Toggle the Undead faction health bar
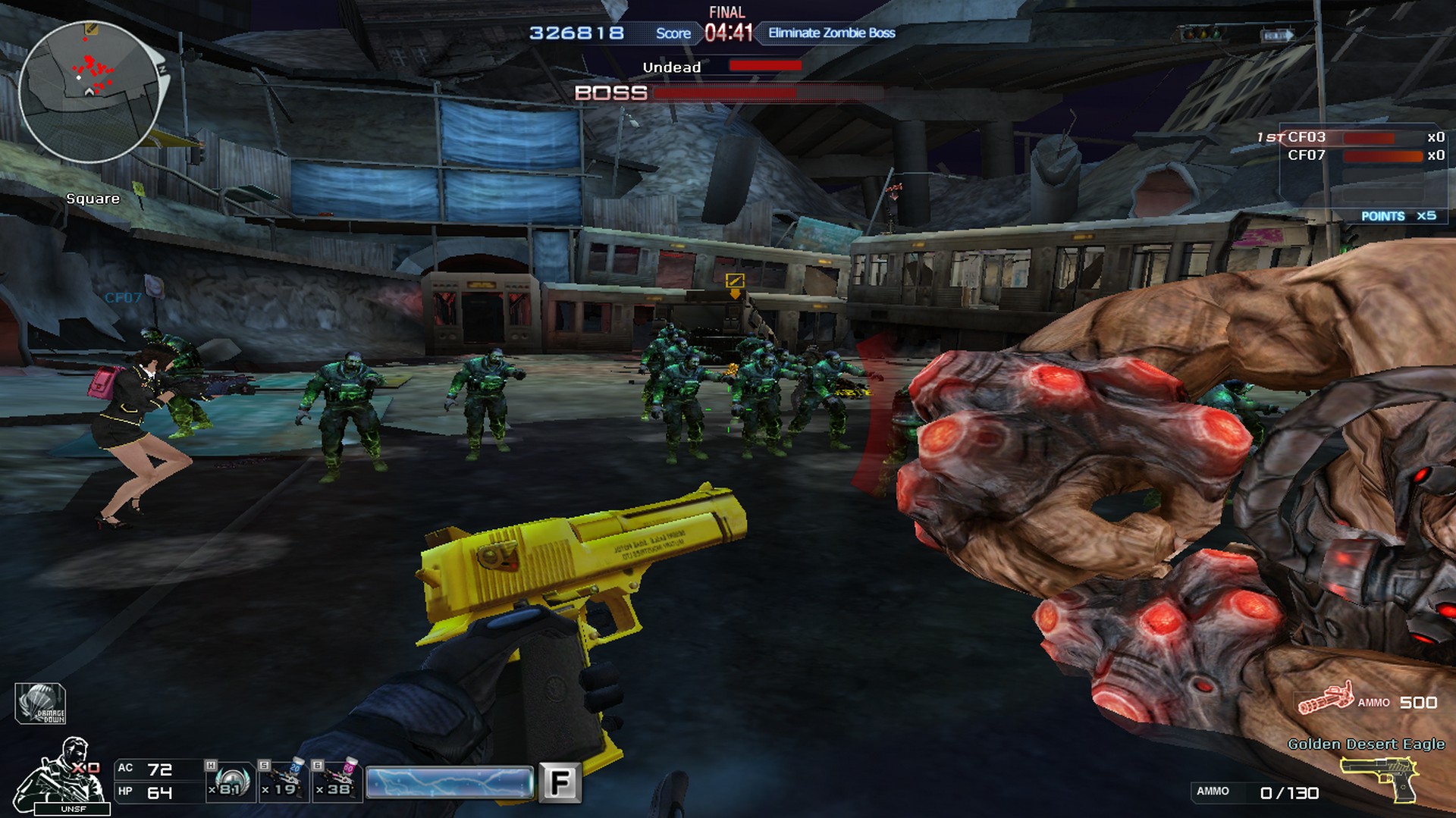This screenshot has width=1456, height=818. 766,67
